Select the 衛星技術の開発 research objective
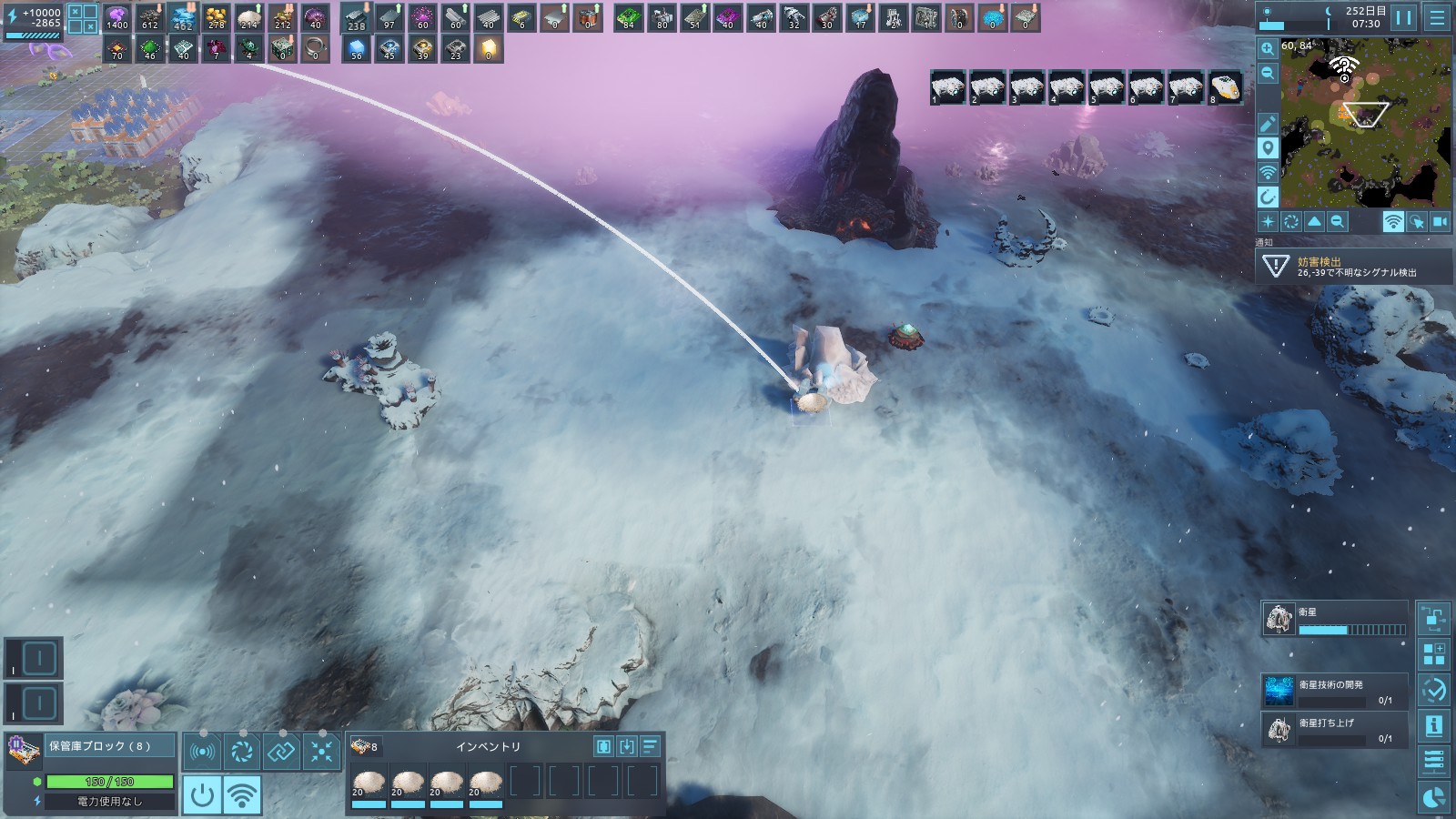 [1335, 691]
